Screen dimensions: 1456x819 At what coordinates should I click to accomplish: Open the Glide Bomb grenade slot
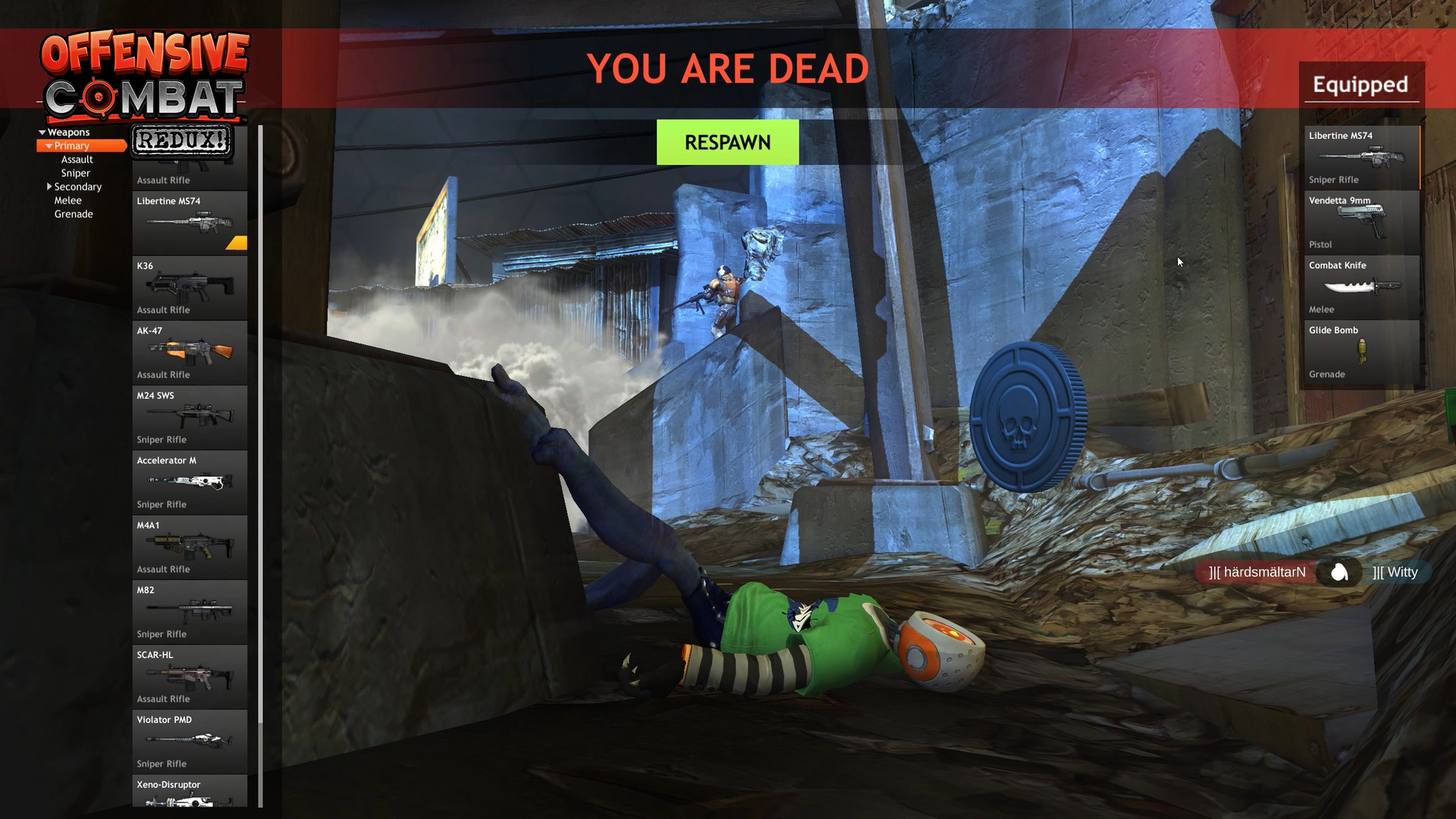[1361, 351]
